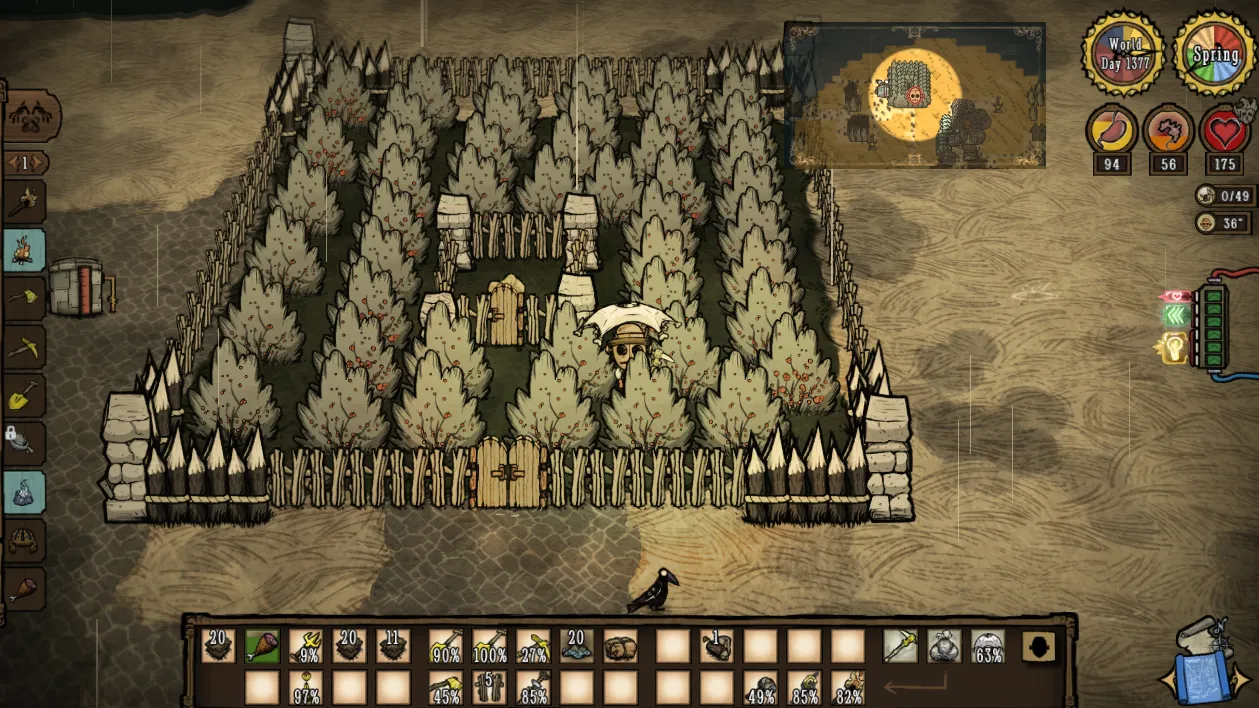
Task: Pick the rocks stack in inventory
Action: coord(577,645)
